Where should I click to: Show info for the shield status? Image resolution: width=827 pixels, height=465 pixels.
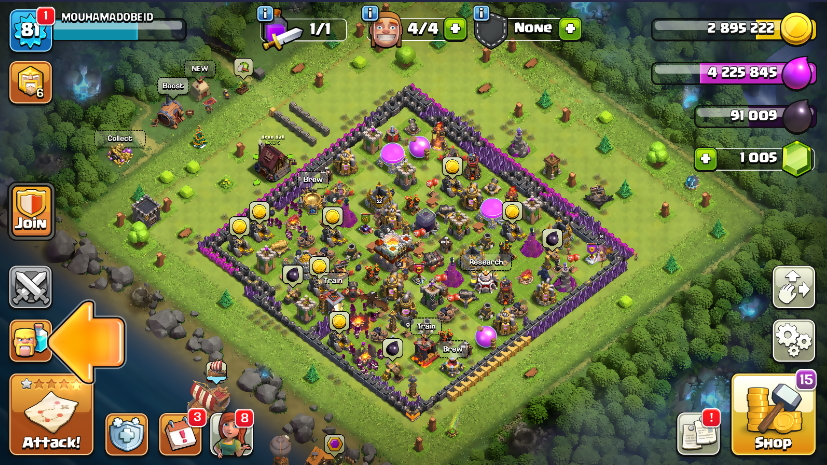[481, 13]
